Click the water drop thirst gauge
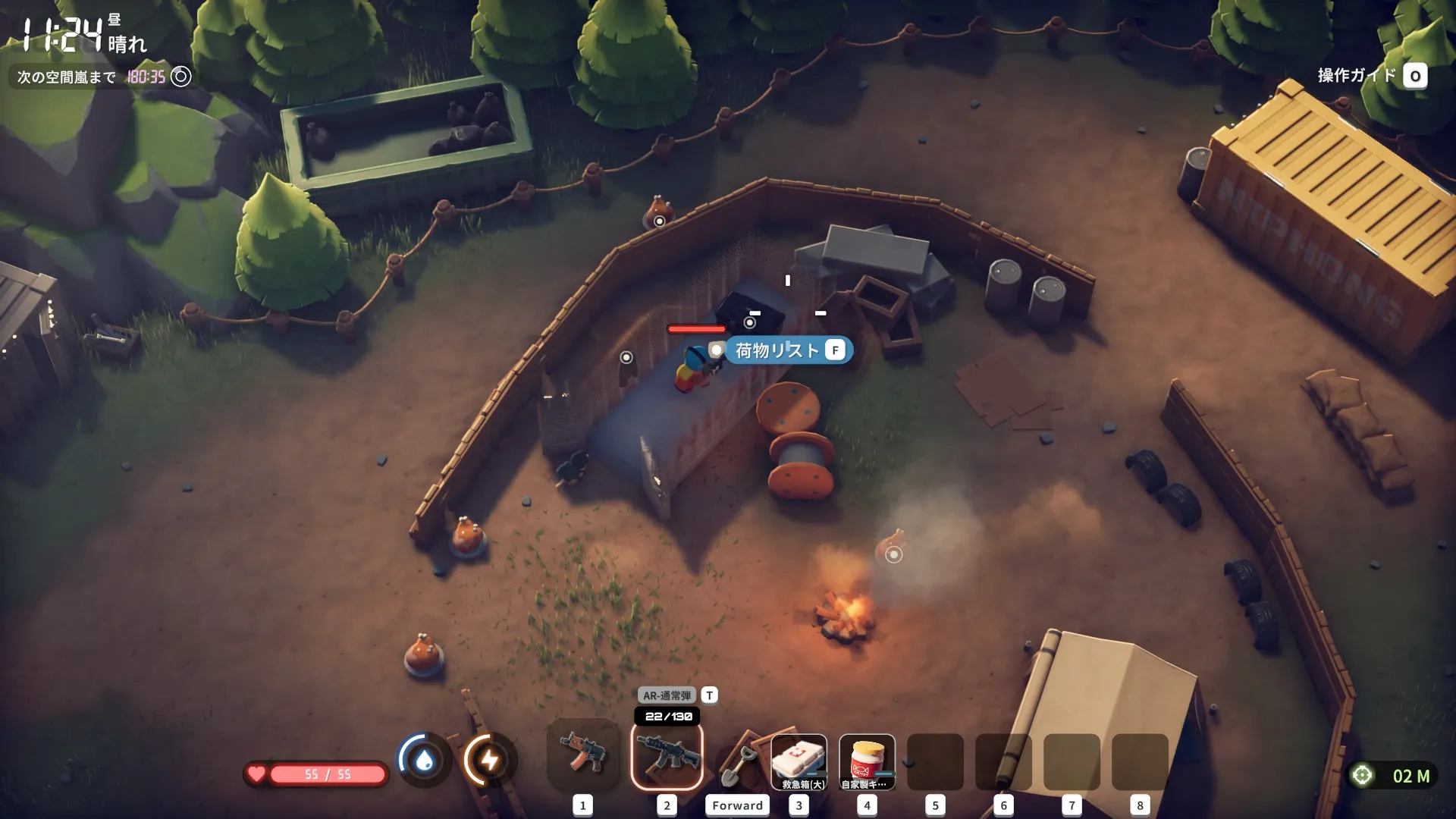 point(425,760)
